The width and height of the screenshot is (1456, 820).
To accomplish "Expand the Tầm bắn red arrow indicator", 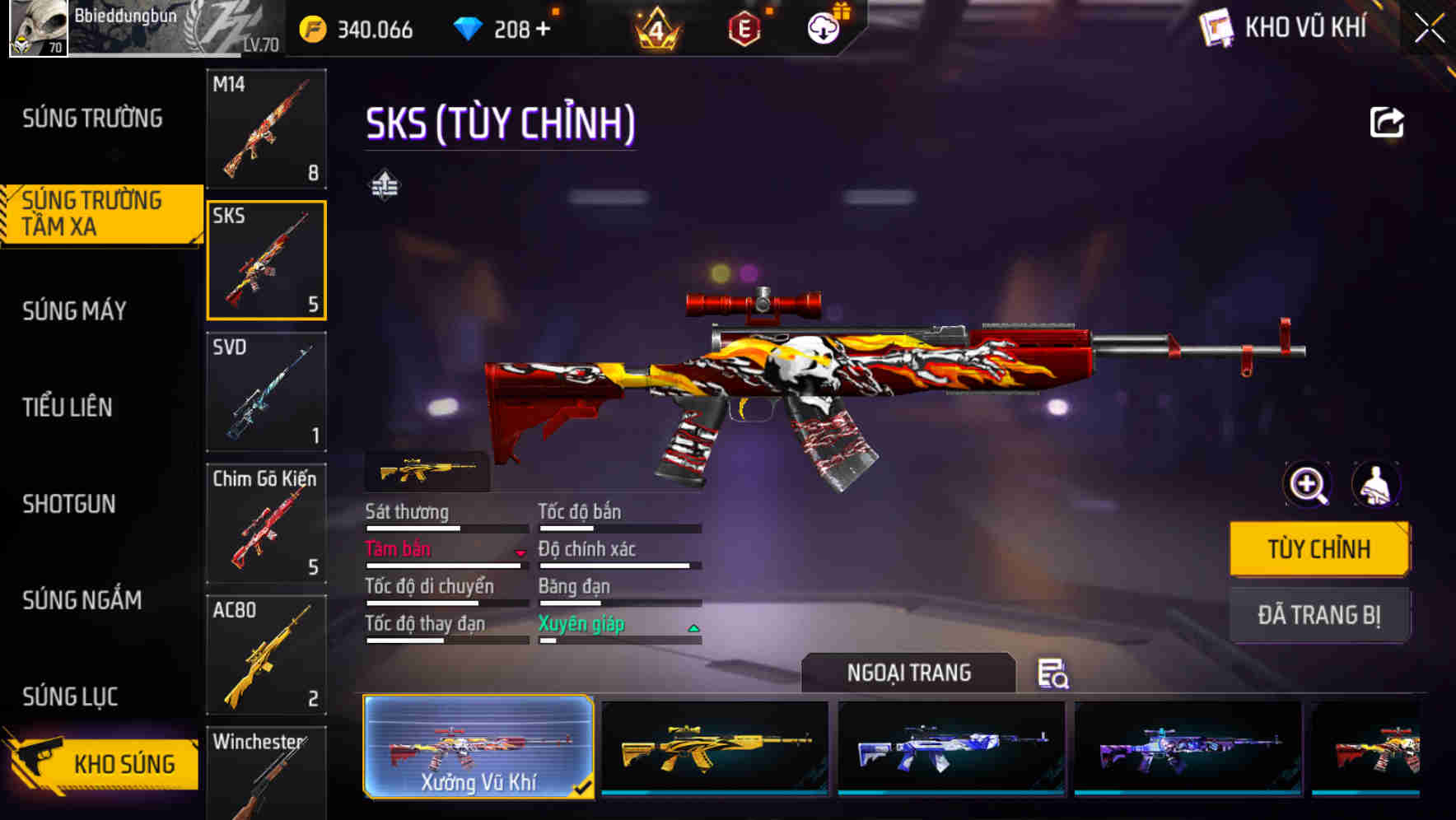I will pos(520,553).
